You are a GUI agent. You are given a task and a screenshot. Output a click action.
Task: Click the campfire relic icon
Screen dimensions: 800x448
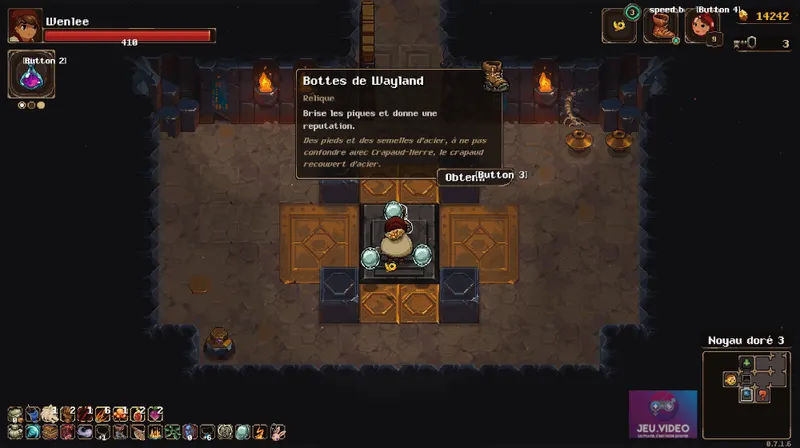pos(155,432)
